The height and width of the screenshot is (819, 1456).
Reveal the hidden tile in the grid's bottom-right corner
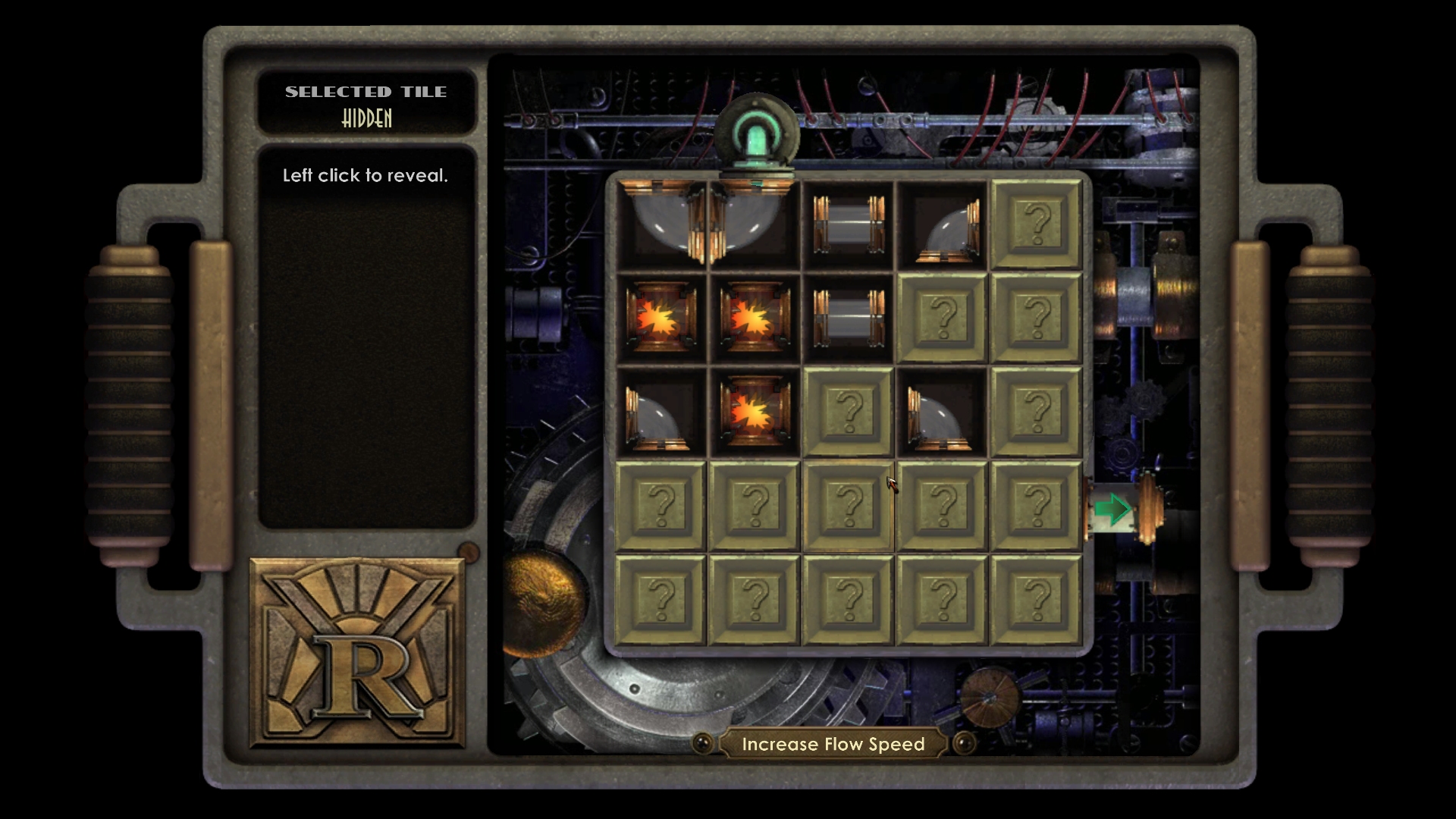coord(1036,600)
